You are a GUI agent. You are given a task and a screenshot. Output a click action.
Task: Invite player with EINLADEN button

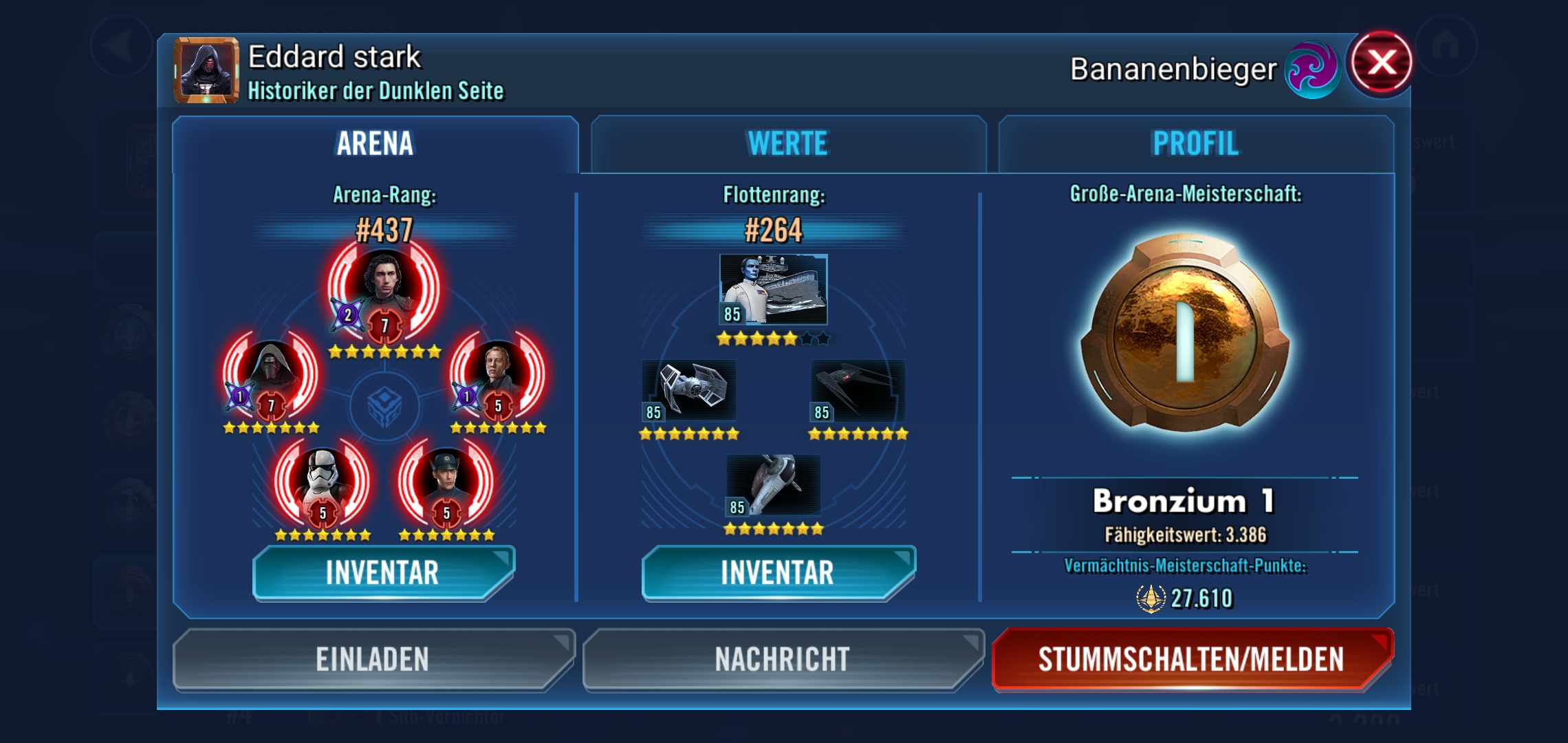(372, 658)
